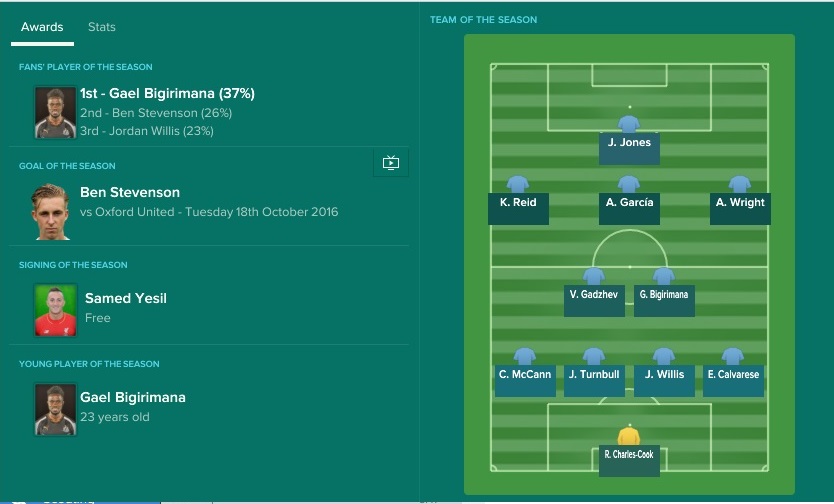Open Ben Stevenson's goal of the season entry
834x504 pixels.
tap(130, 192)
